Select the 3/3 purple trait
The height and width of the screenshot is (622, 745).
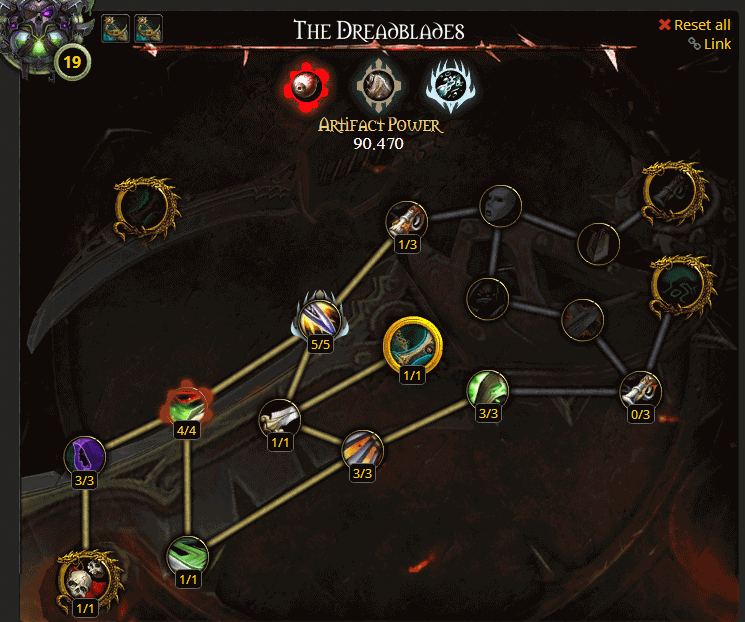(x=85, y=456)
